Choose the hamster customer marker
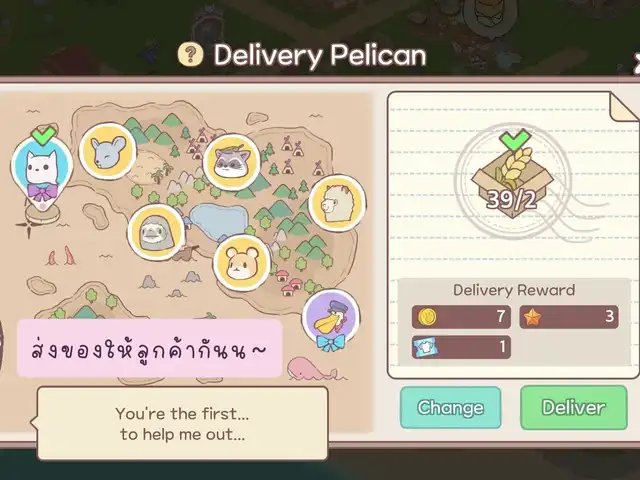This screenshot has width=640, height=480. (242, 261)
